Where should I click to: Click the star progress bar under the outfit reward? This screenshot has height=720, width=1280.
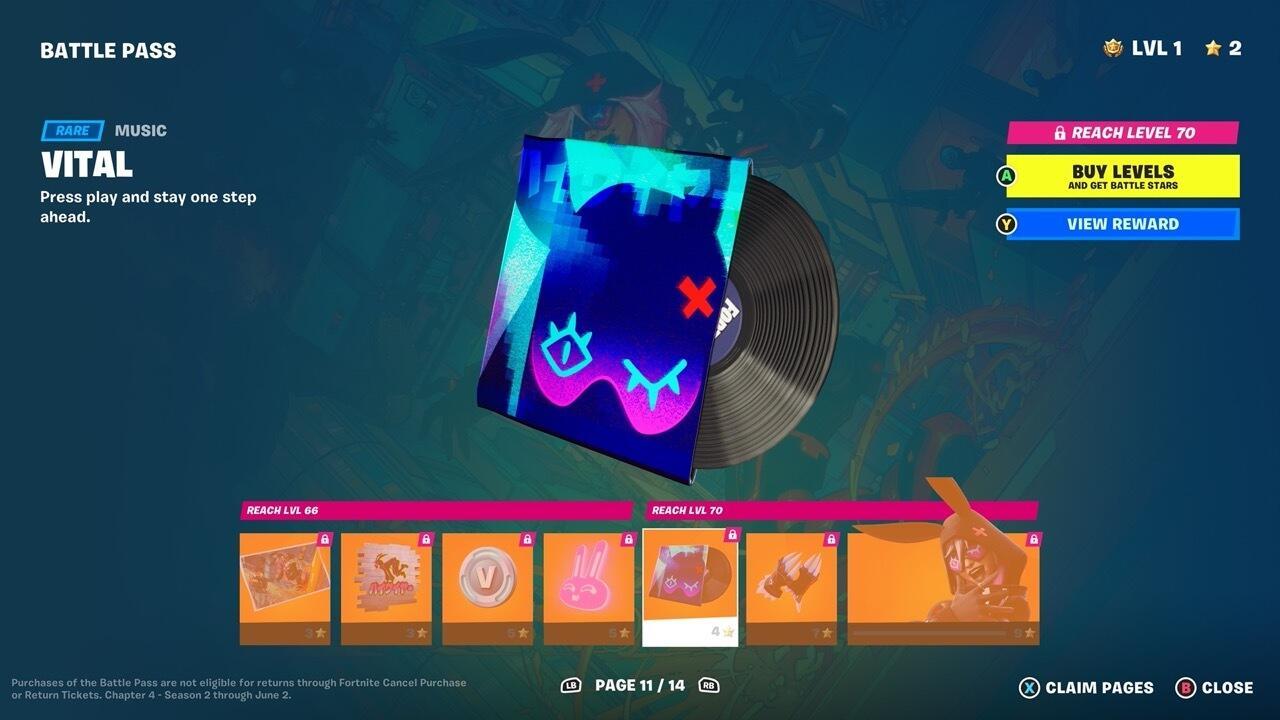coord(930,633)
